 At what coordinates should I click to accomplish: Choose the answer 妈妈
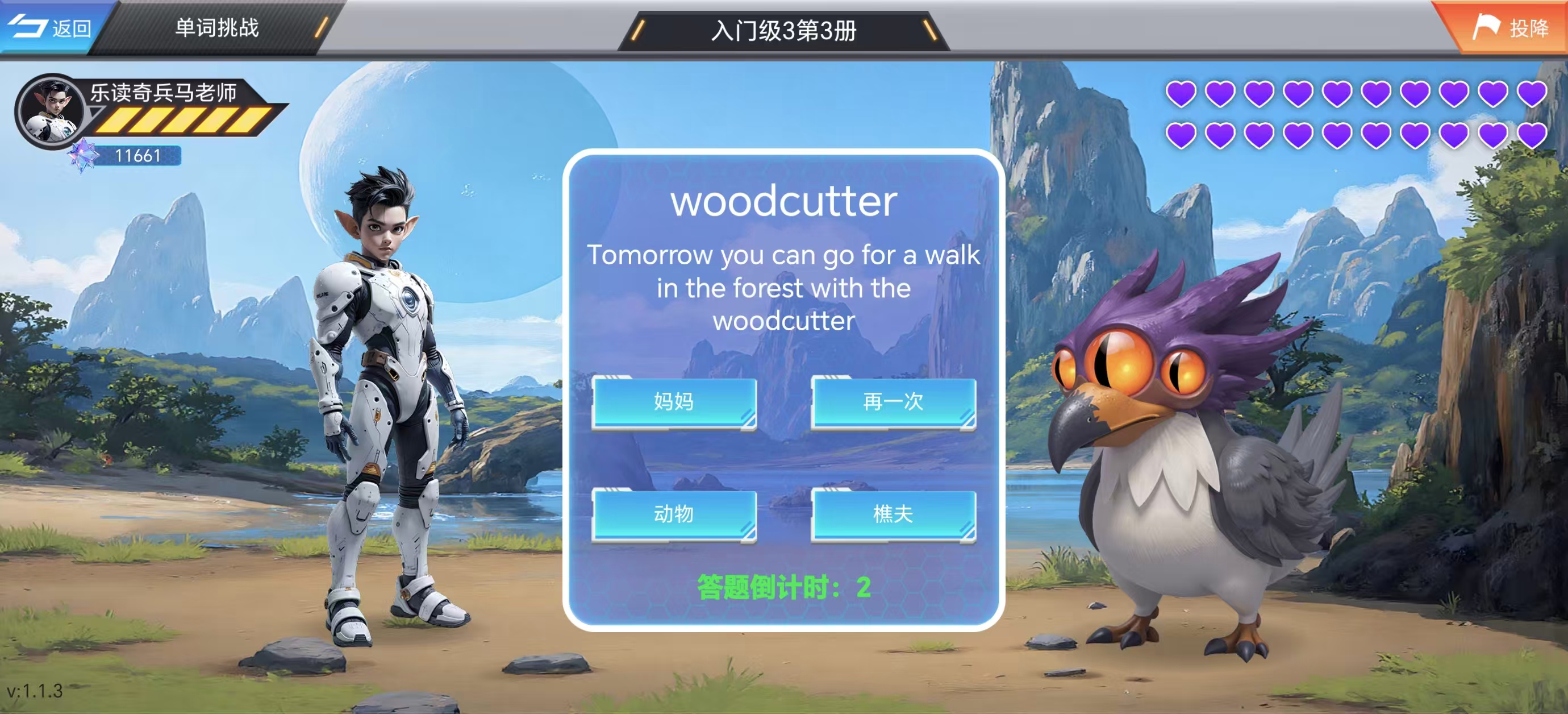click(674, 402)
